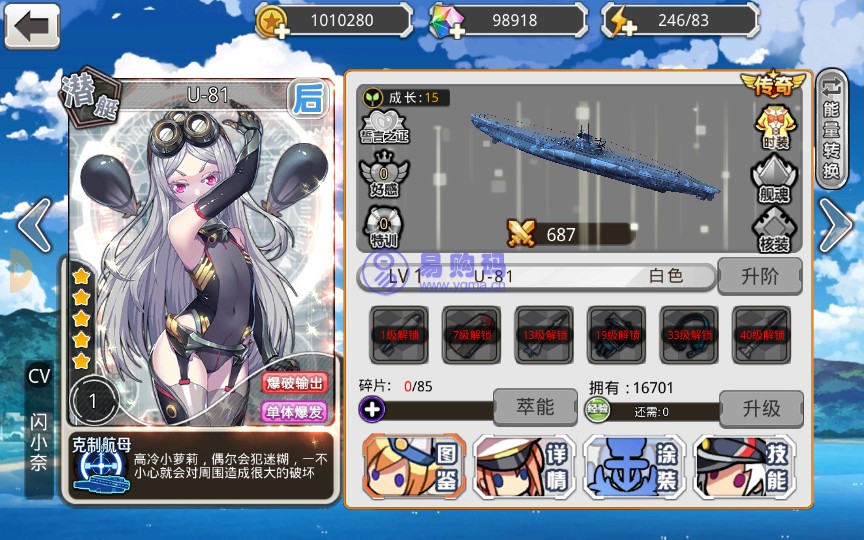
Task: Tap the 萃能 extract button
Action: (536, 407)
